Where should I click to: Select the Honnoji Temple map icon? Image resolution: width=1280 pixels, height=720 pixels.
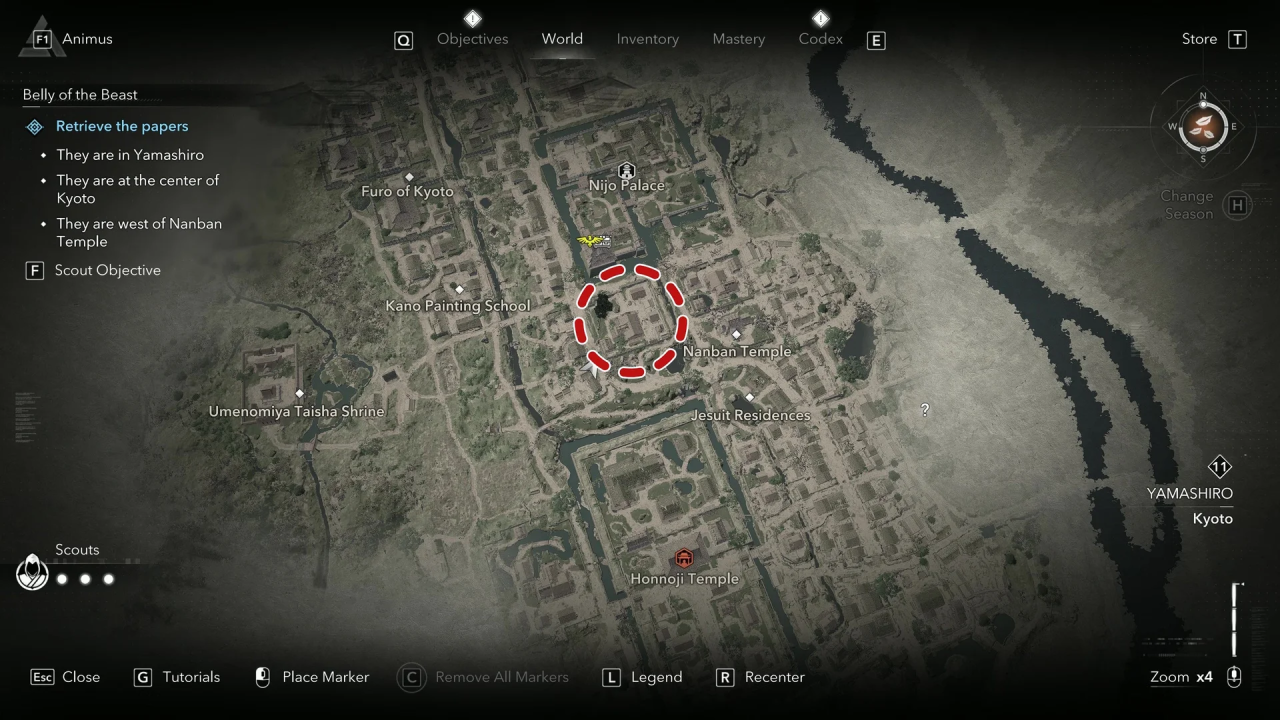point(684,558)
